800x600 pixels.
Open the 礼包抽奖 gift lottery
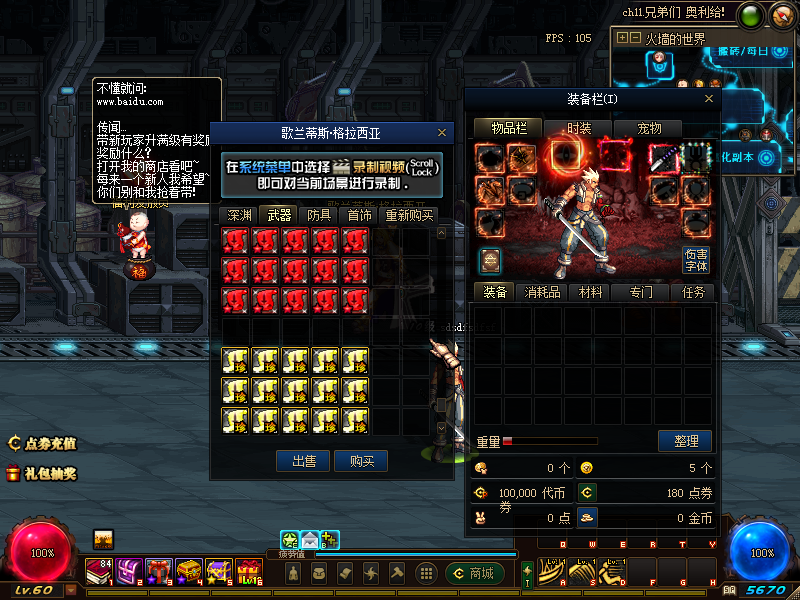point(42,473)
